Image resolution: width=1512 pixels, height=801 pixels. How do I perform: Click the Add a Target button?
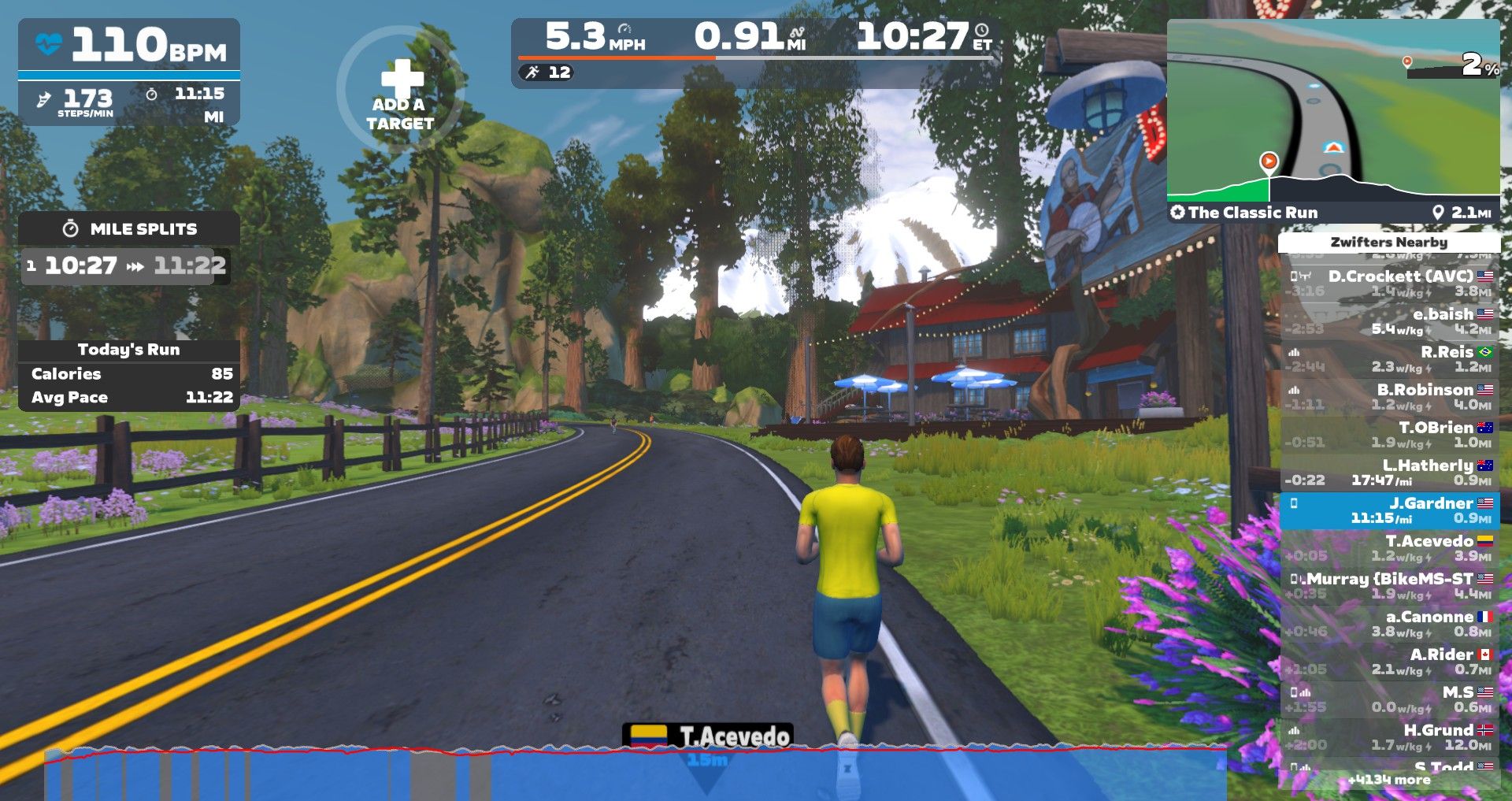point(399,91)
